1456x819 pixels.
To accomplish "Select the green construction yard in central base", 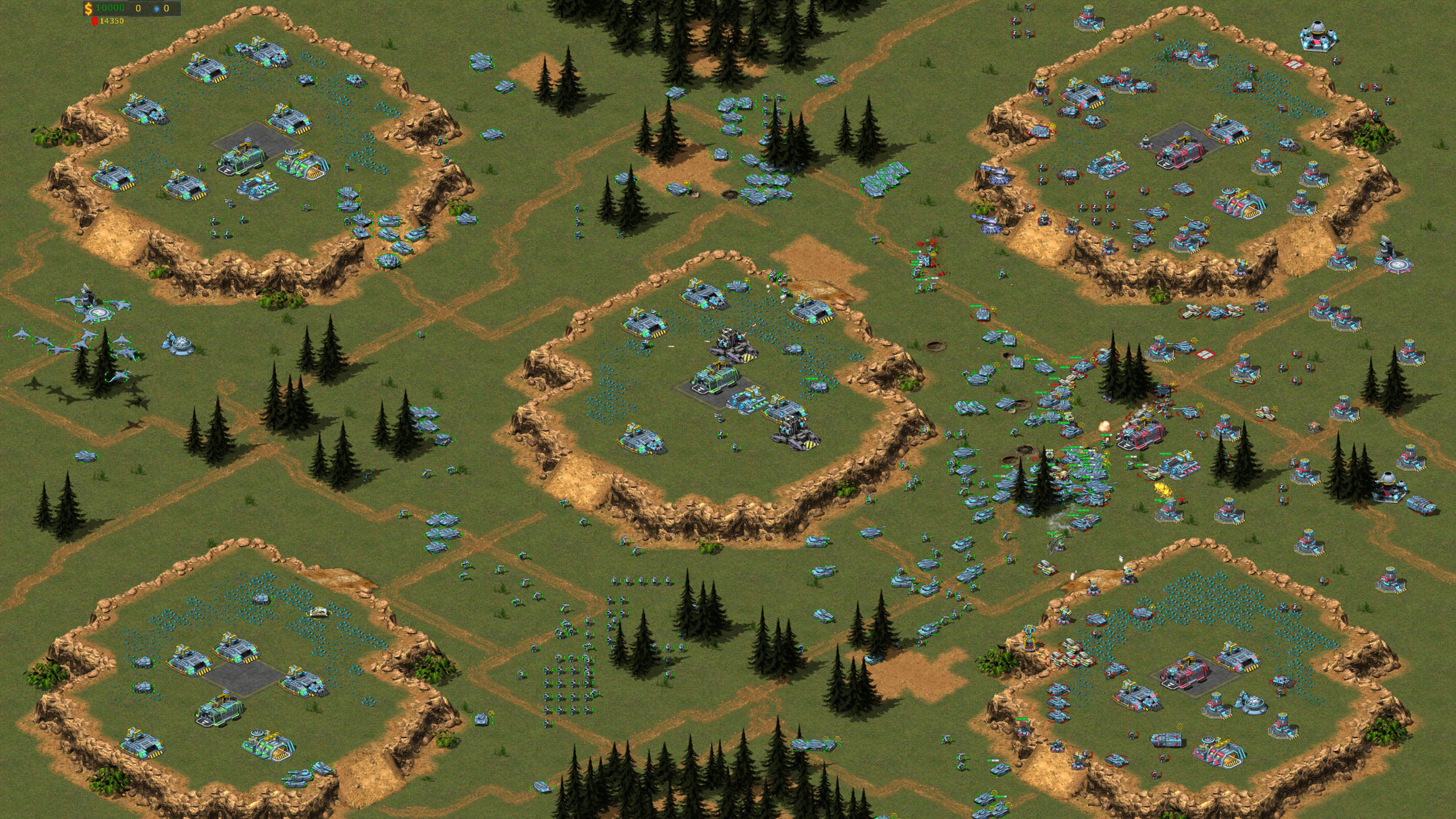I will 715,380.
